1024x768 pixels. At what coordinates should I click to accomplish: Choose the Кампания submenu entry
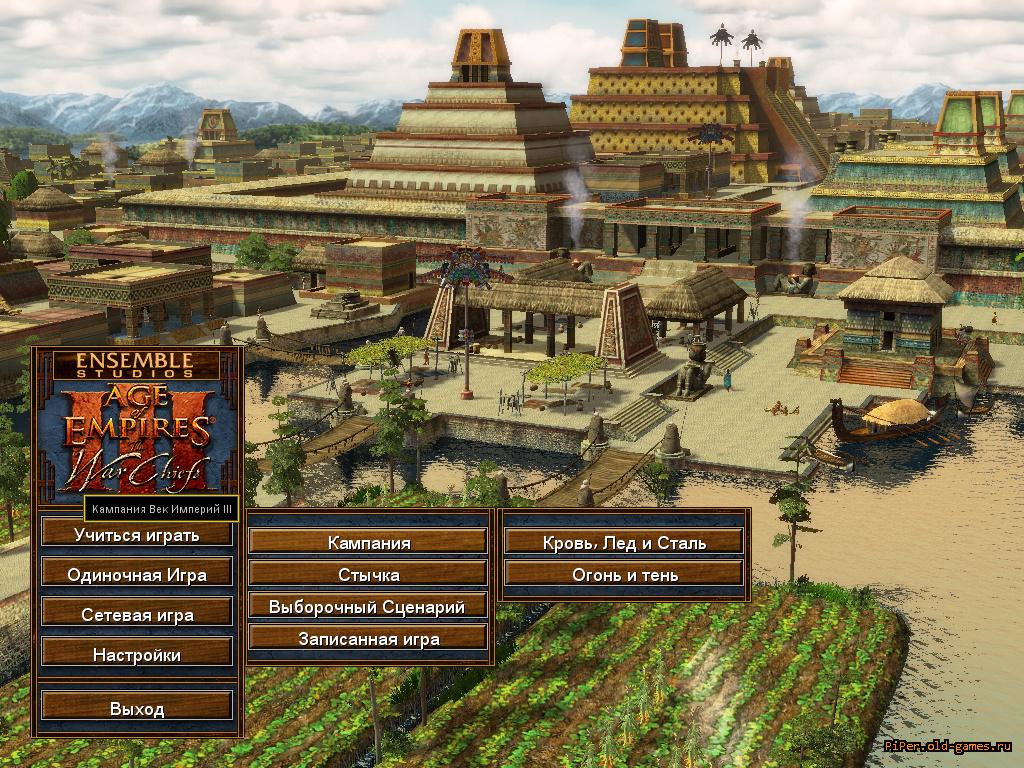tap(369, 543)
